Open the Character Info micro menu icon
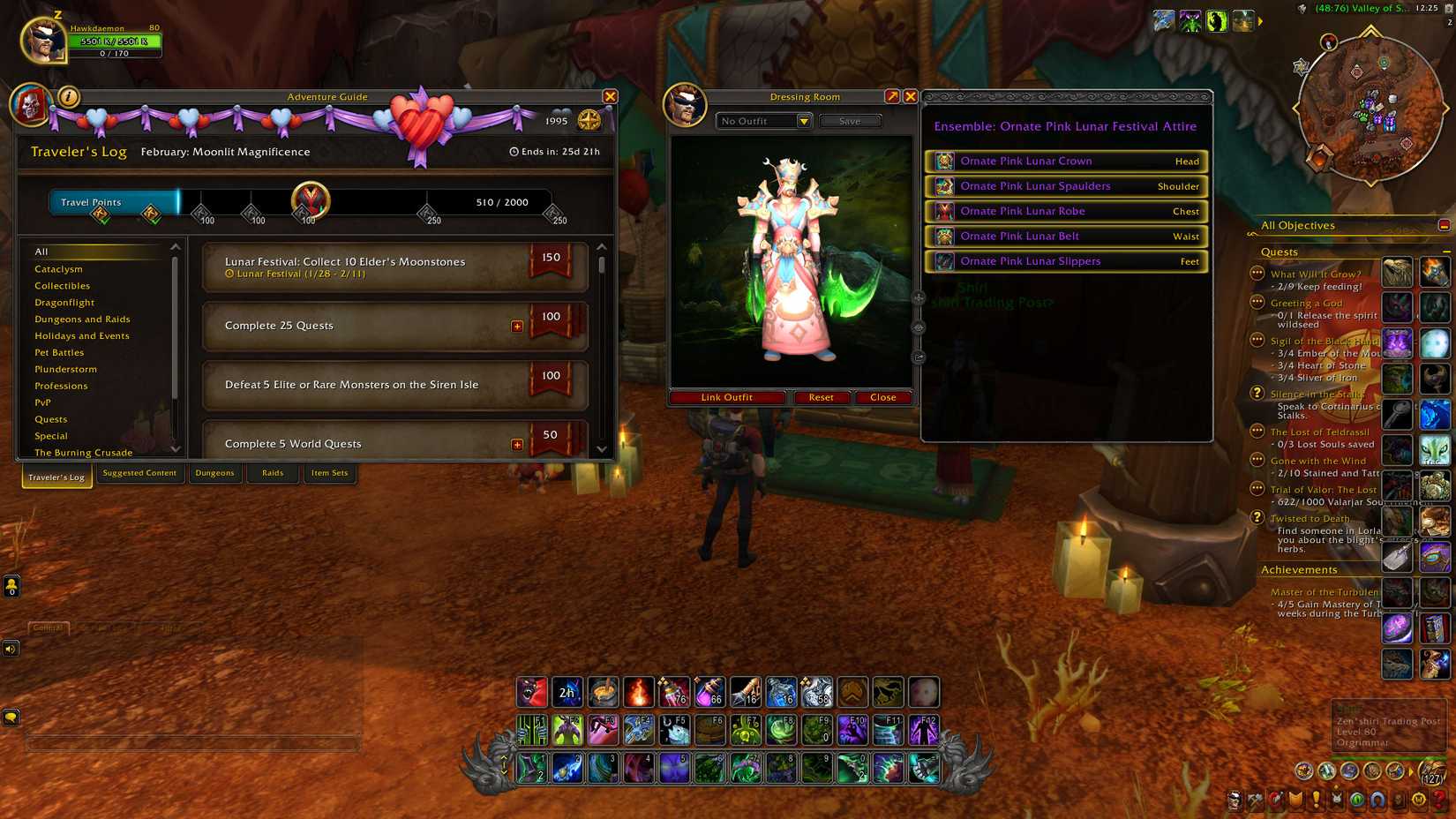The height and width of the screenshot is (819, 1456). click(x=1234, y=799)
